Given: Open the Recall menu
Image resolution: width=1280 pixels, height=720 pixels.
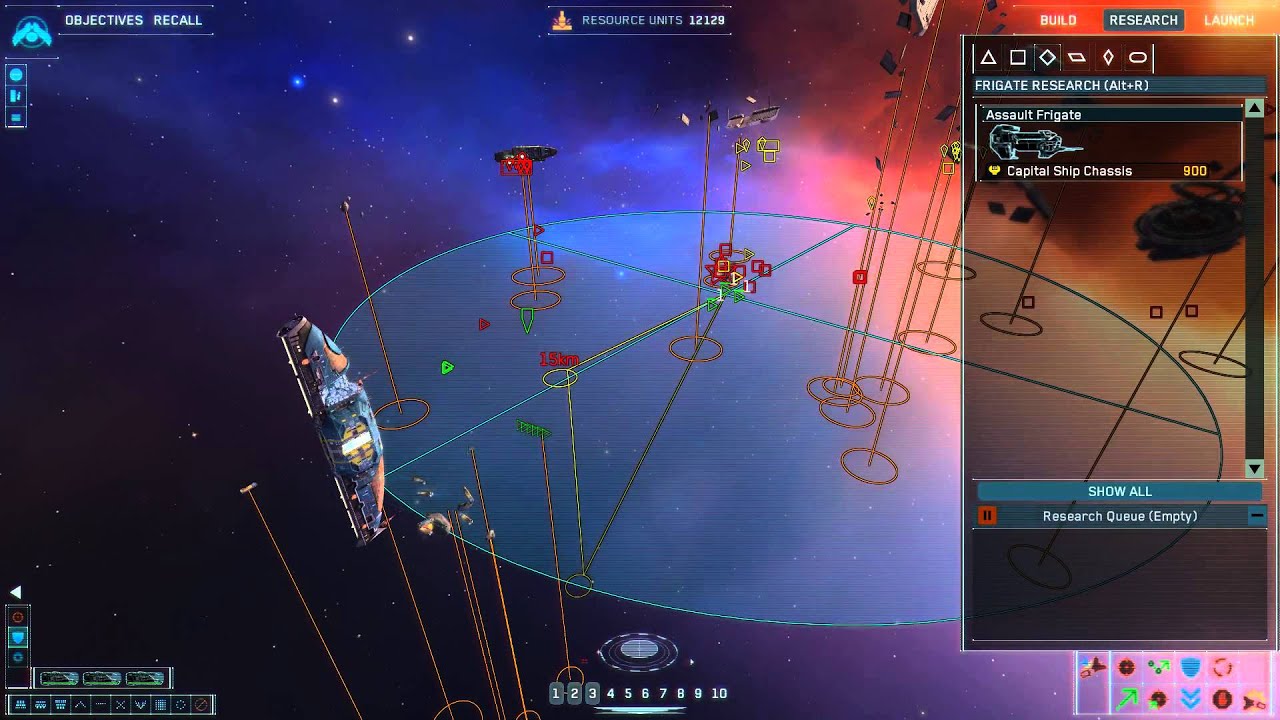Looking at the screenshot, I should (x=178, y=20).
